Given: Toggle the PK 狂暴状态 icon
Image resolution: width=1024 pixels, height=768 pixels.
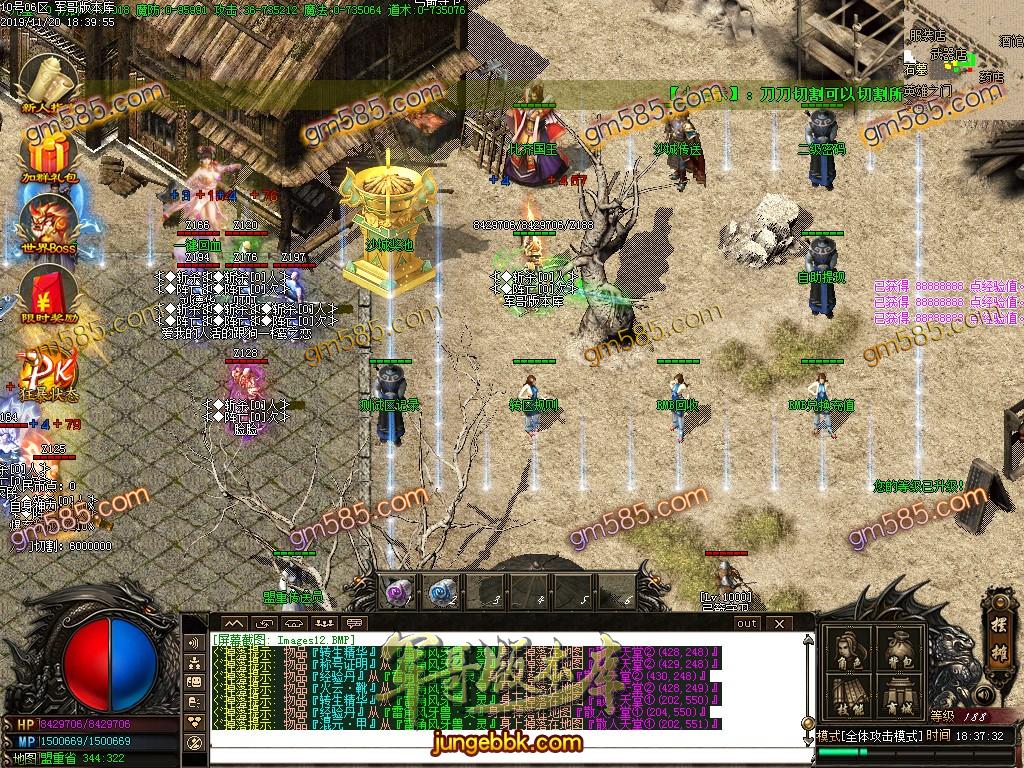Looking at the screenshot, I should (x=43, y=372).
